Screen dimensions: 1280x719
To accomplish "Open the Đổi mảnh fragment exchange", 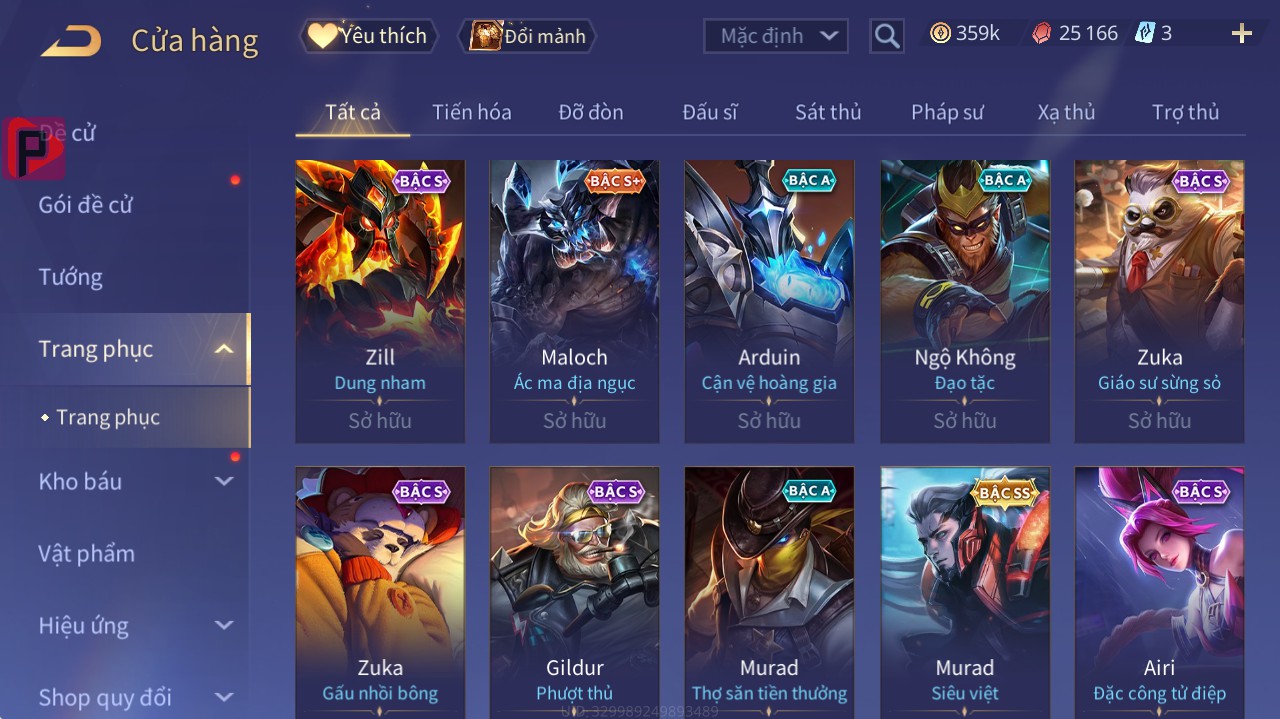I will 527,36.
